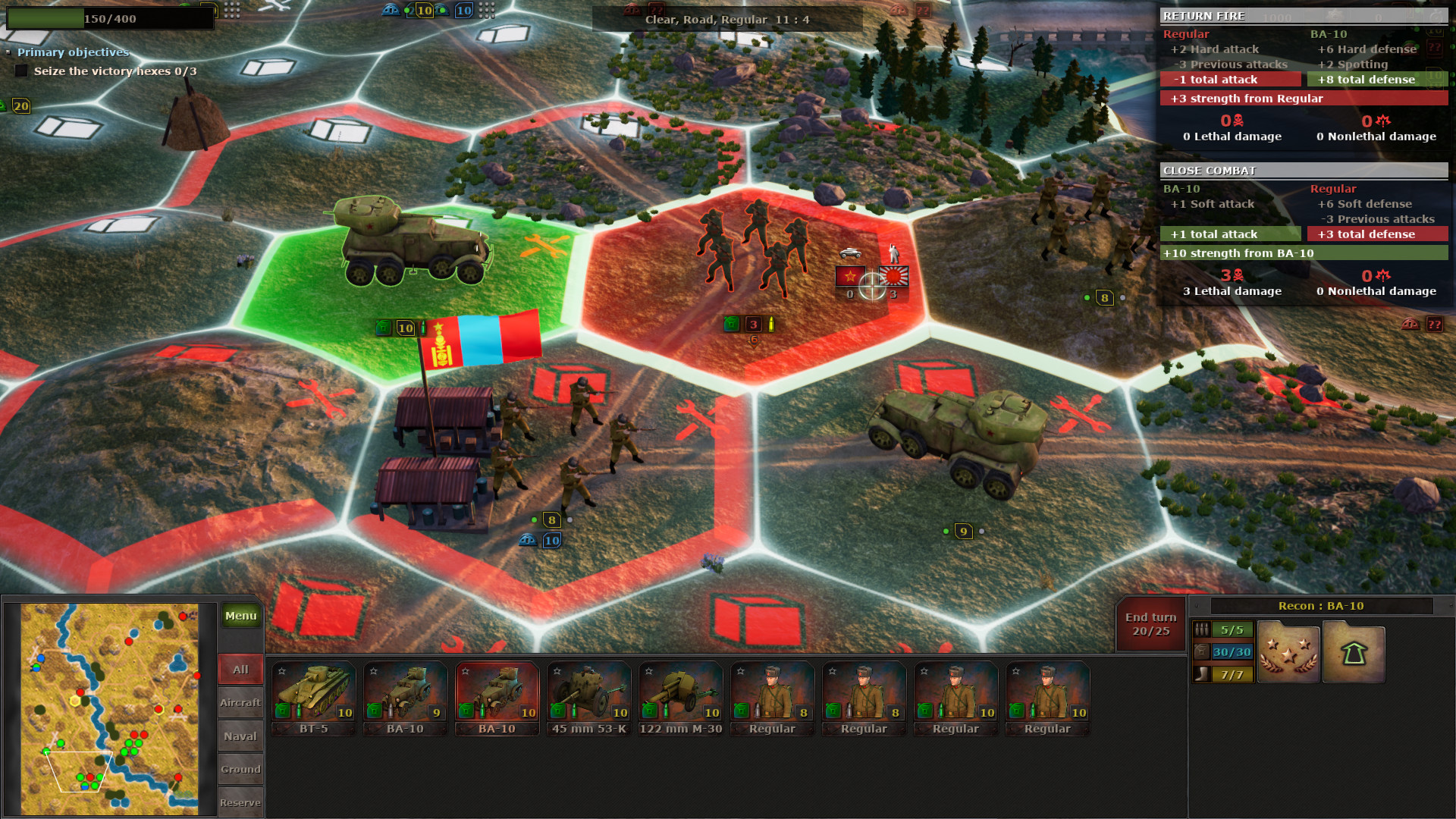Click the right arrow beside Recon : BA-10 title

pyautogui.click(x=1451, y=605)
